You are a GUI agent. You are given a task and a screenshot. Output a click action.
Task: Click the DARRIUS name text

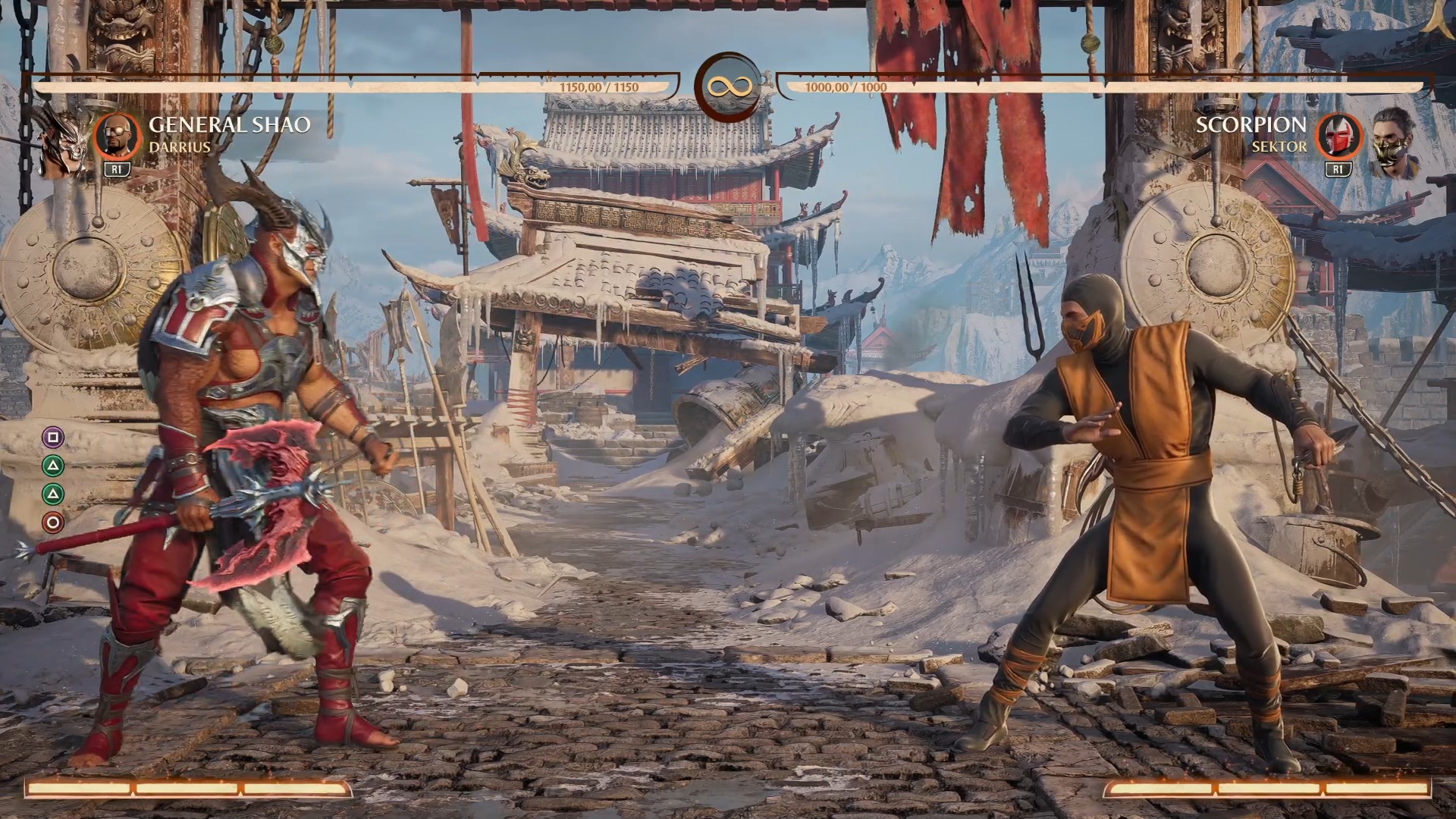tap(182, 149)
